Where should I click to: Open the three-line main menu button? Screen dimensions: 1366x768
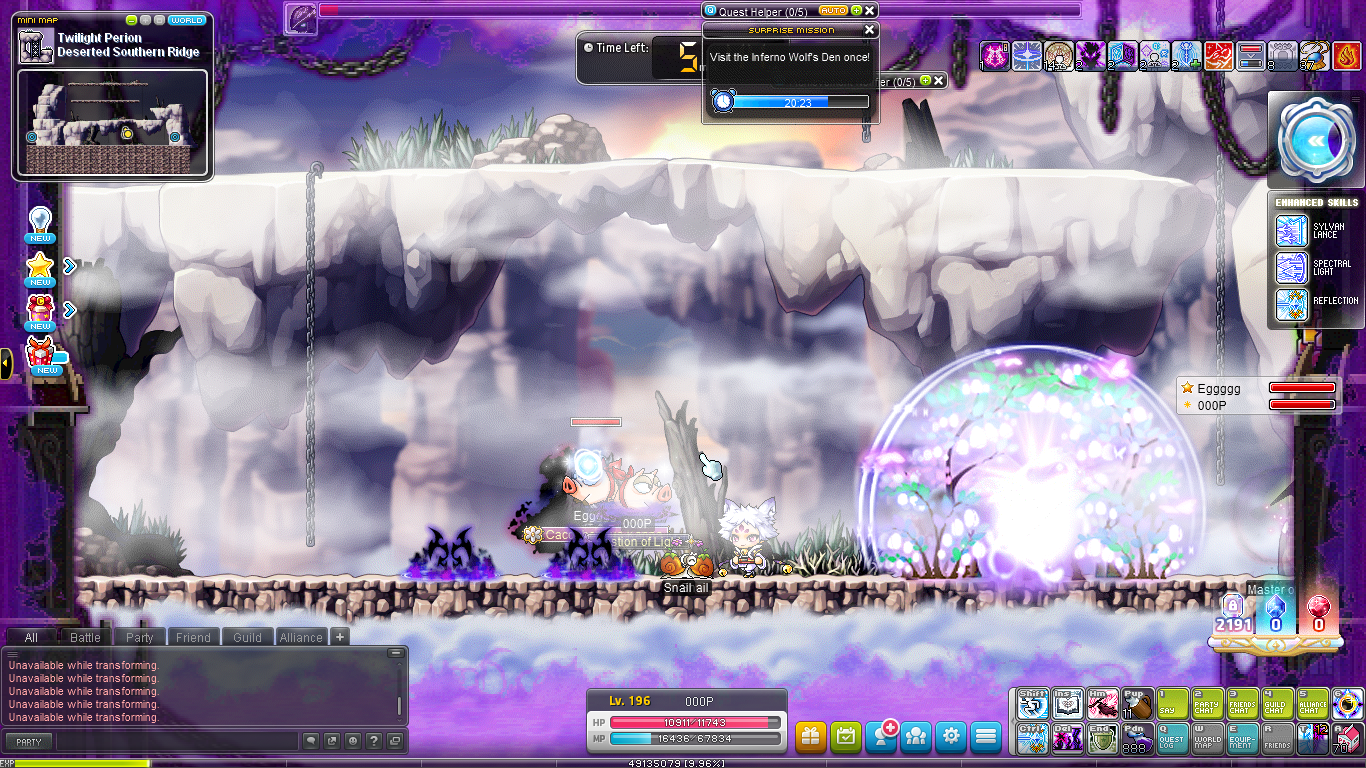[x=986, y=737]
